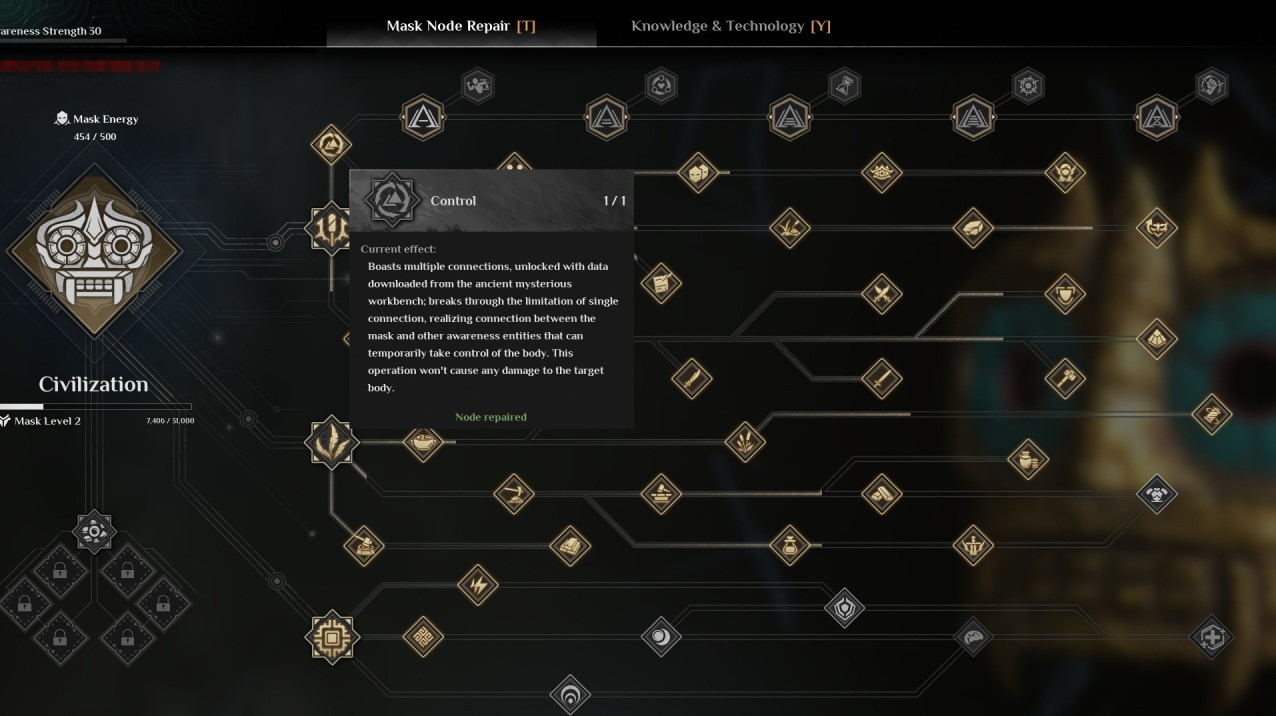The height and width of the screenshot is (716, 1276).
Task: Choose the crossed swords skill node
Action: tap(881, 293)
